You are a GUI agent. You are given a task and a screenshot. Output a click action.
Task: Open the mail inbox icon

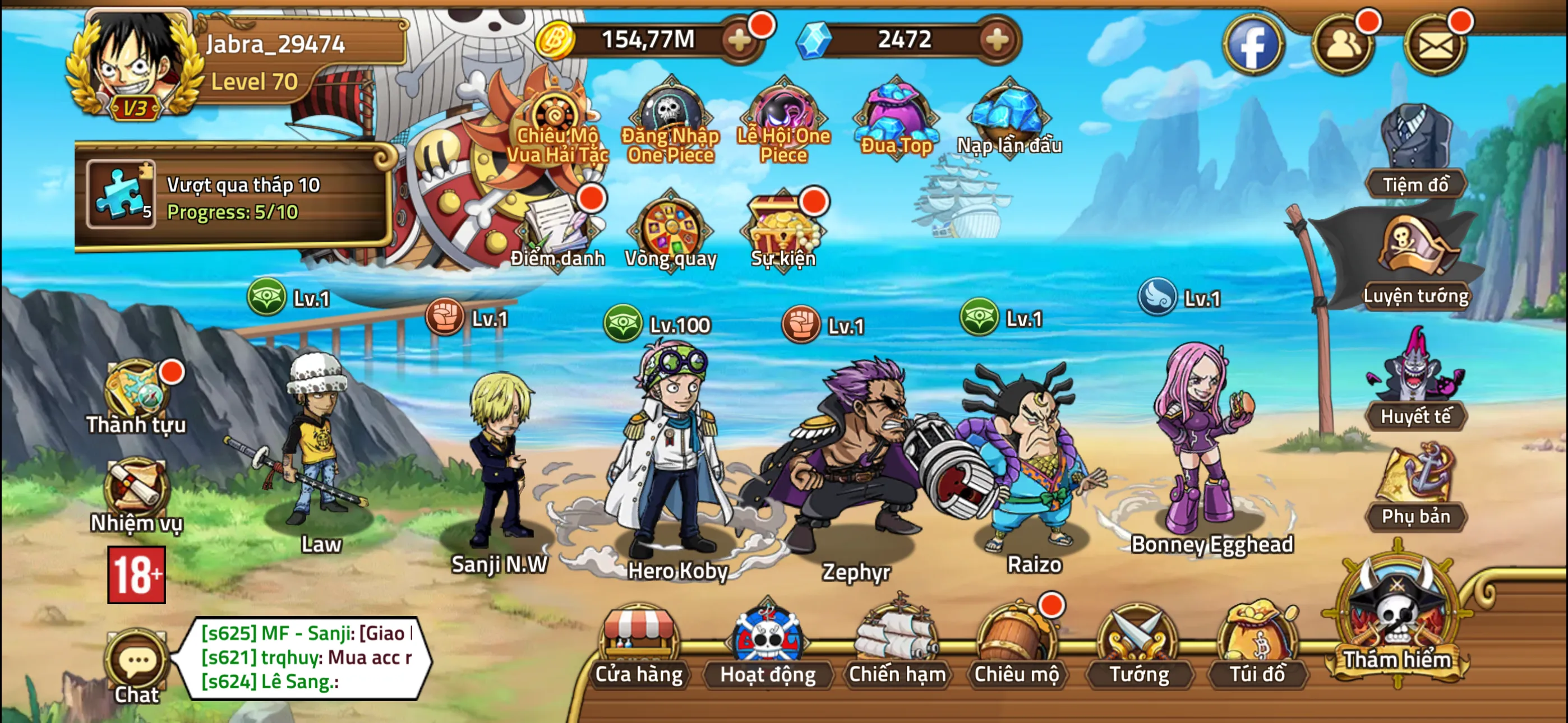pos(1436,44)
